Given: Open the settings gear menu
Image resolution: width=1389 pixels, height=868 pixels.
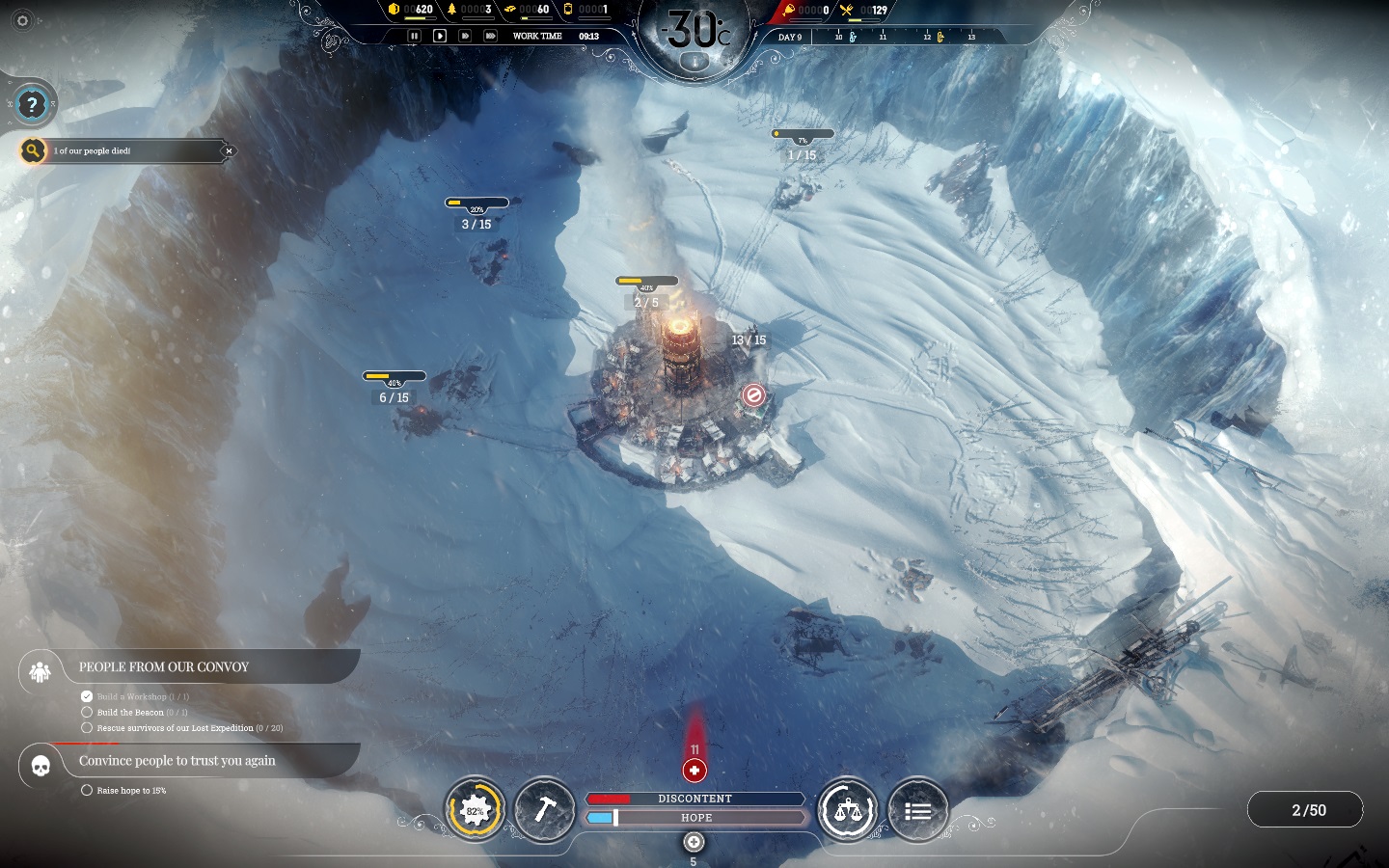Looking at the screenshot, I should [23, 20].
